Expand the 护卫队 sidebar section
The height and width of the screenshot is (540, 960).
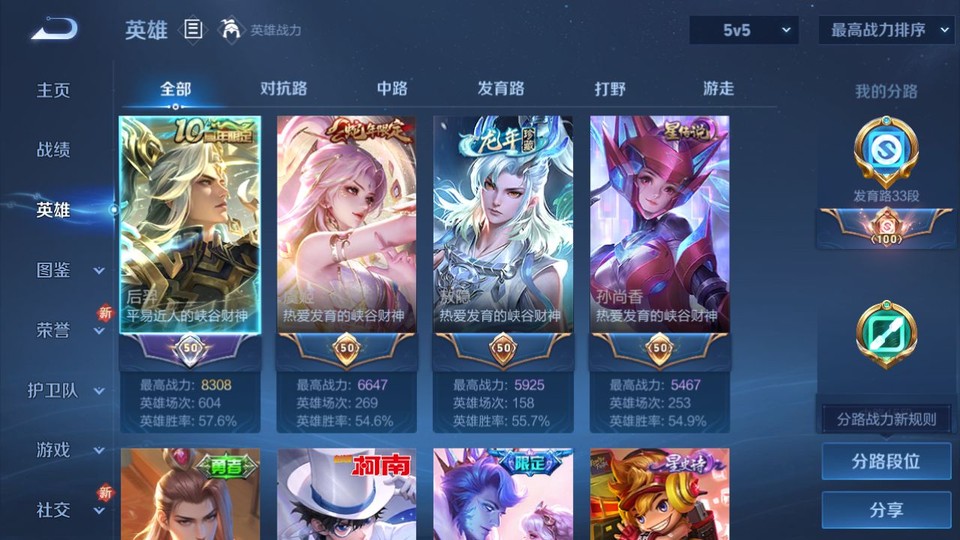68,390
